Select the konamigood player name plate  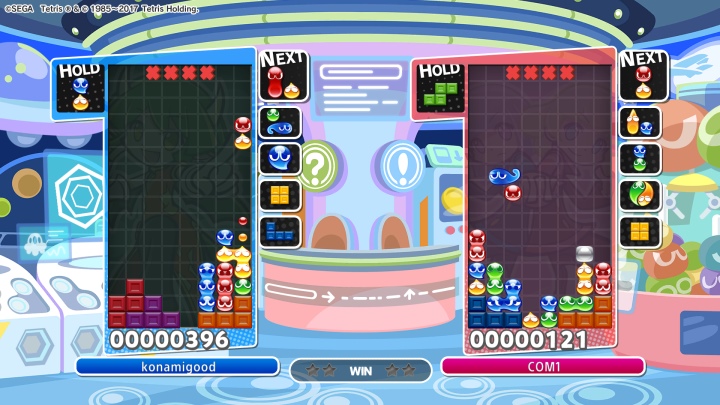coord(176,366)
